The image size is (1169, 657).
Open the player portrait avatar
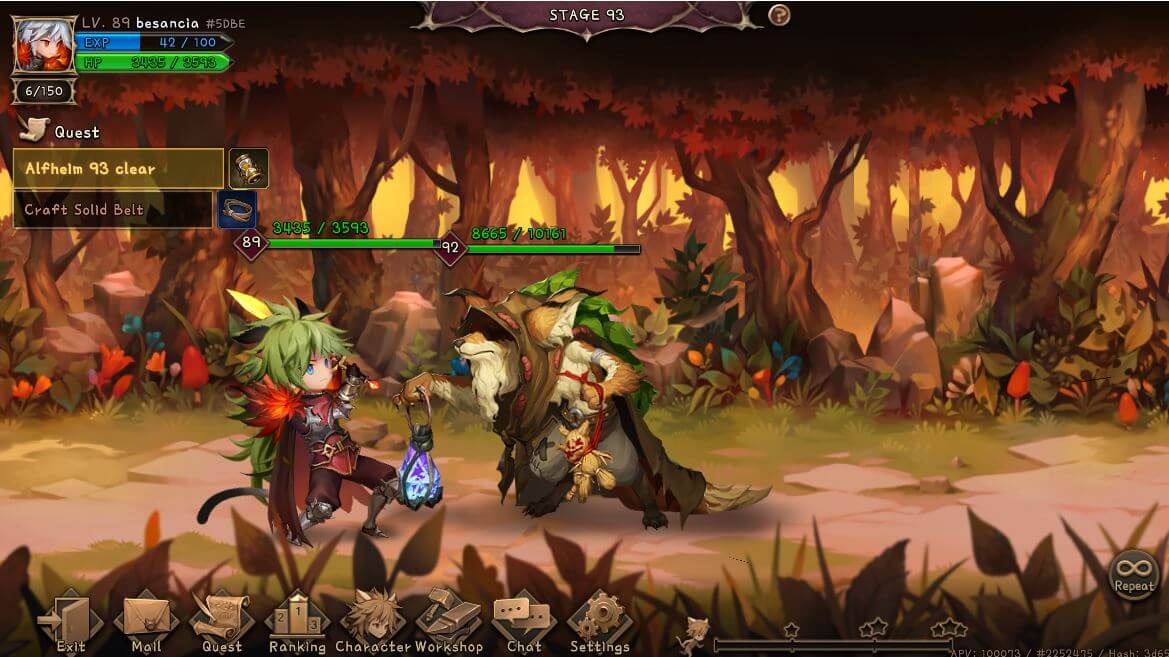[x=44, y=46]
